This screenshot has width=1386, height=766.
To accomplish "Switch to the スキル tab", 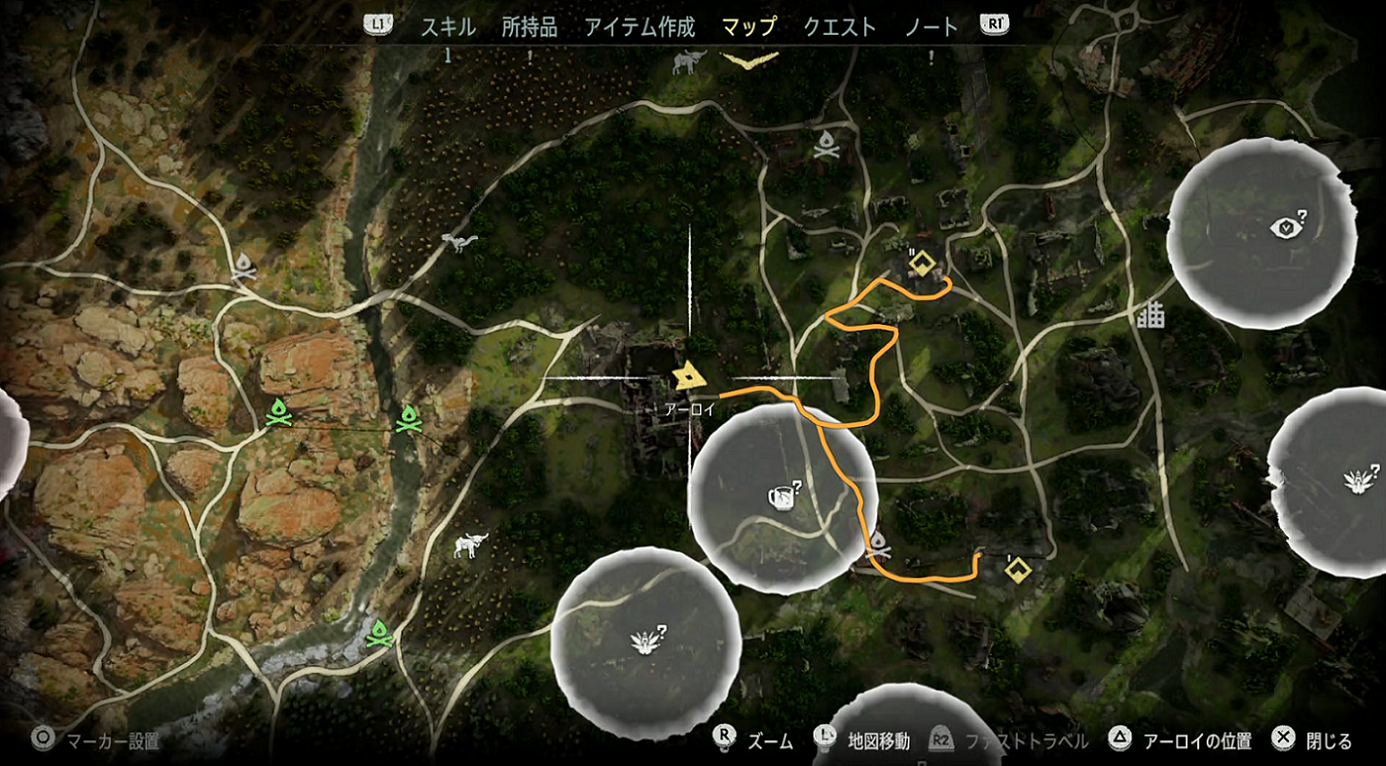I will tap(448, 27).
